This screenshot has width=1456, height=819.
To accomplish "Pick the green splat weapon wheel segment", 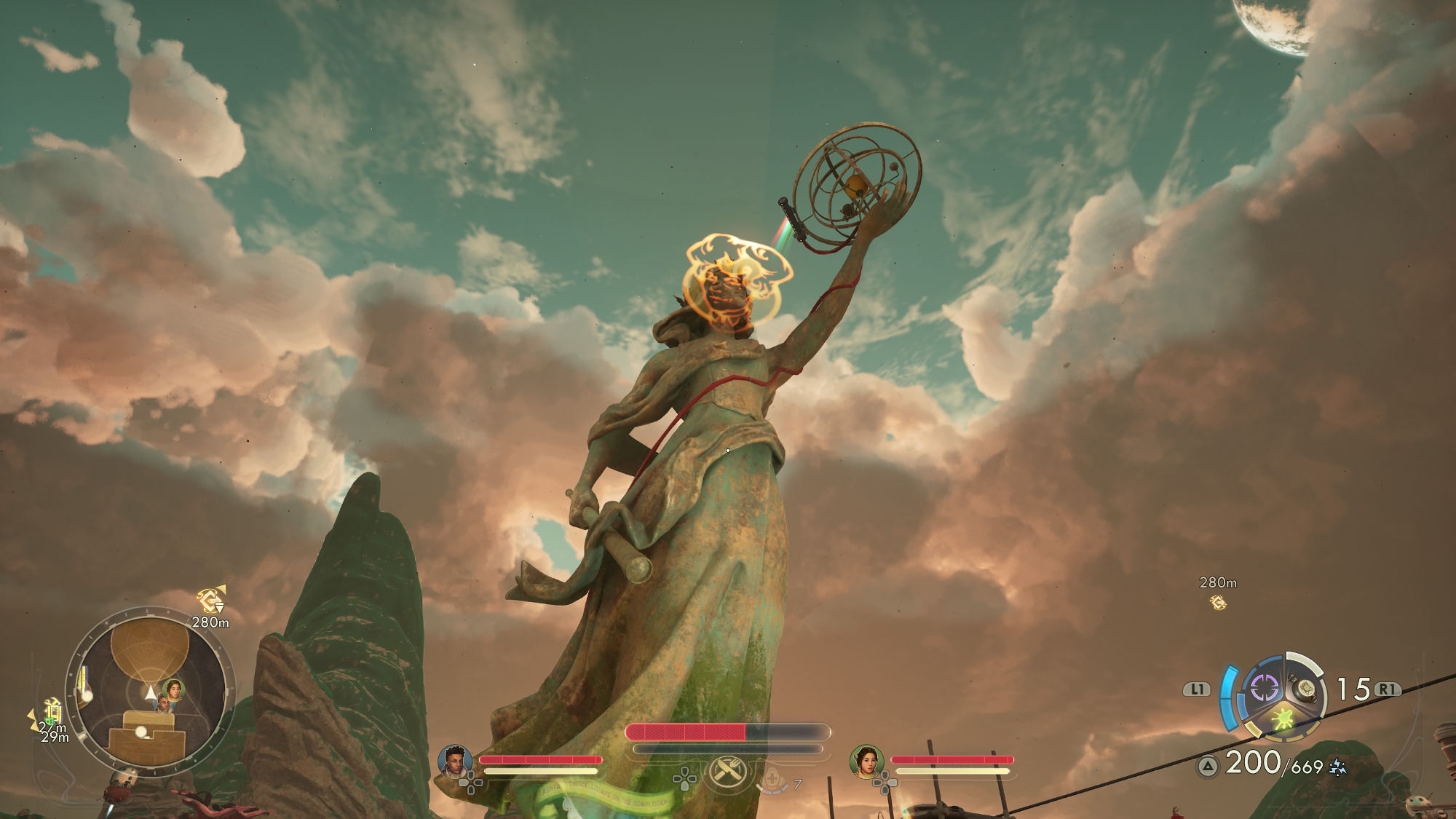I will pyautogui.click(x=1283, y=720).
